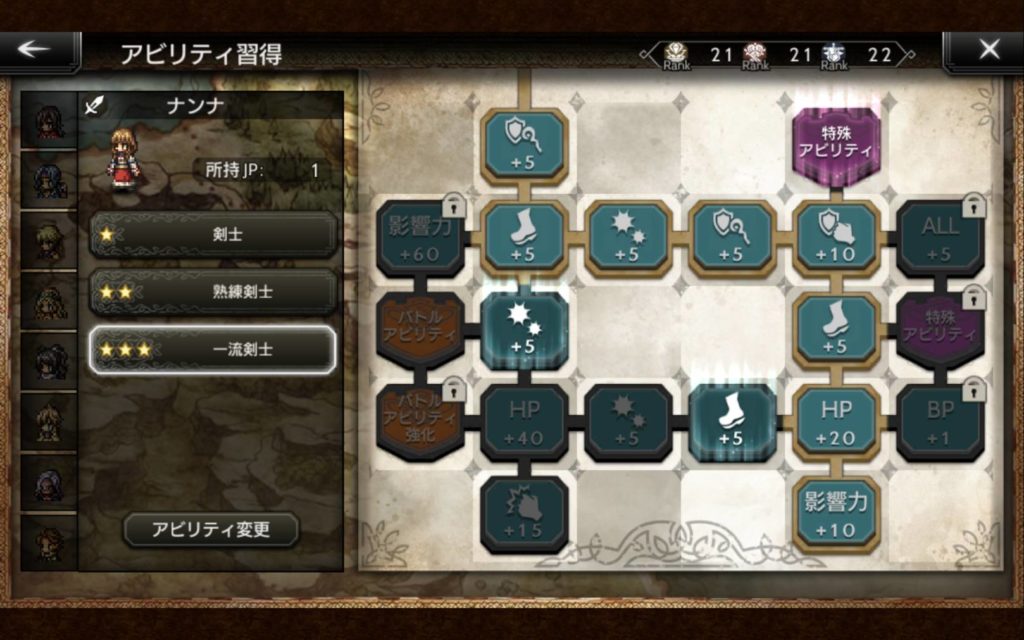Go back using the arrow button
Viewport: 1024px width, 640px height.
coord(38,50)
